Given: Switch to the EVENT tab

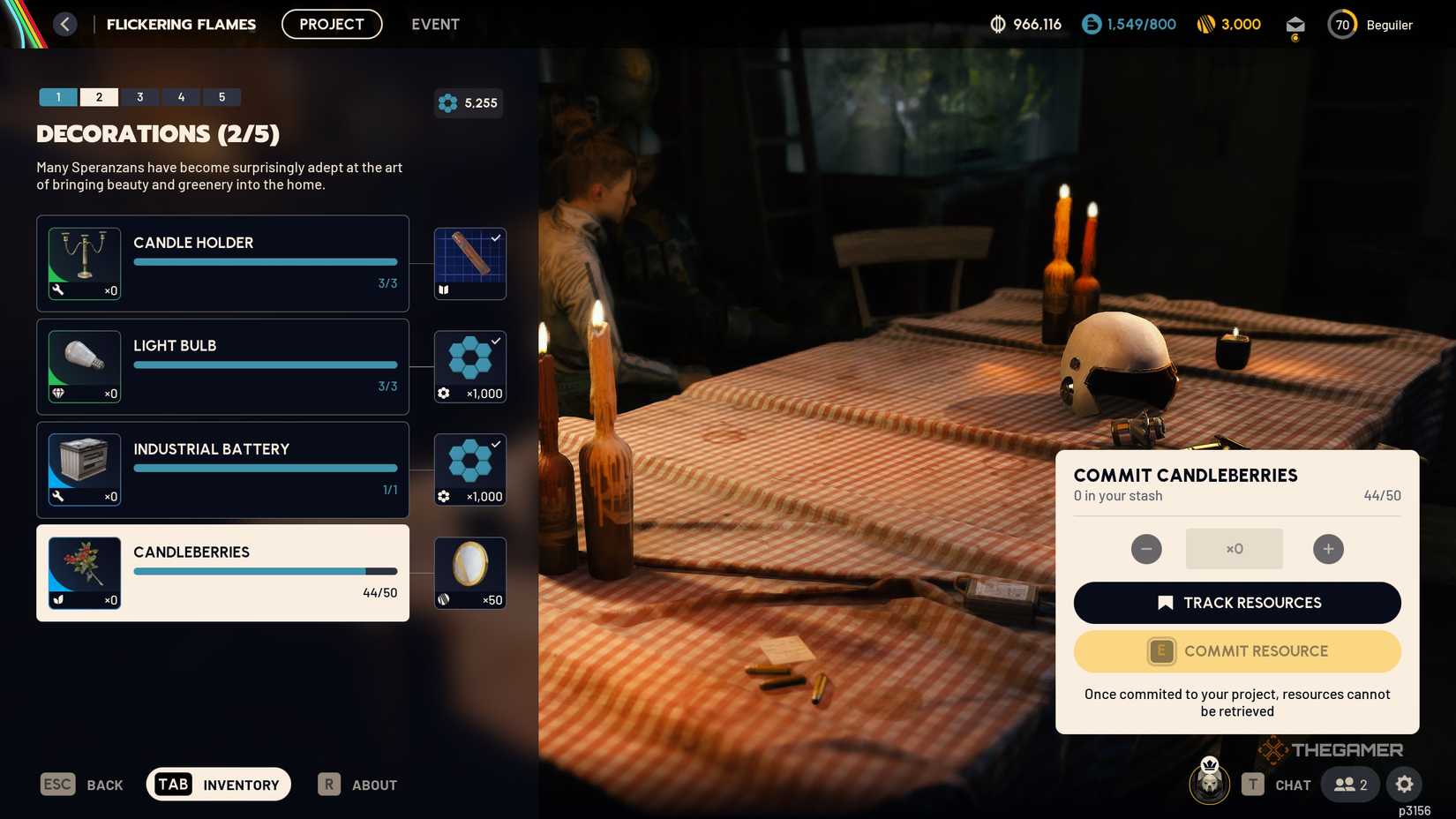Looking at the screenshot, I should [x=435, y=24].
